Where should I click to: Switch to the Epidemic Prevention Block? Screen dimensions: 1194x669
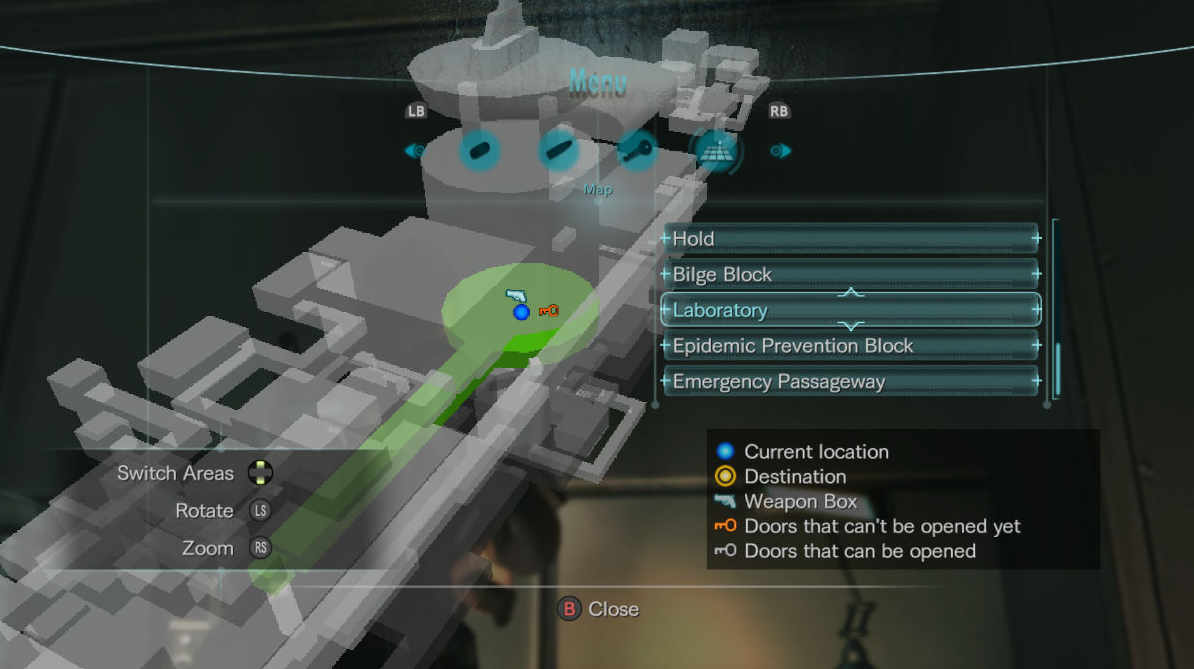point(850,346)
